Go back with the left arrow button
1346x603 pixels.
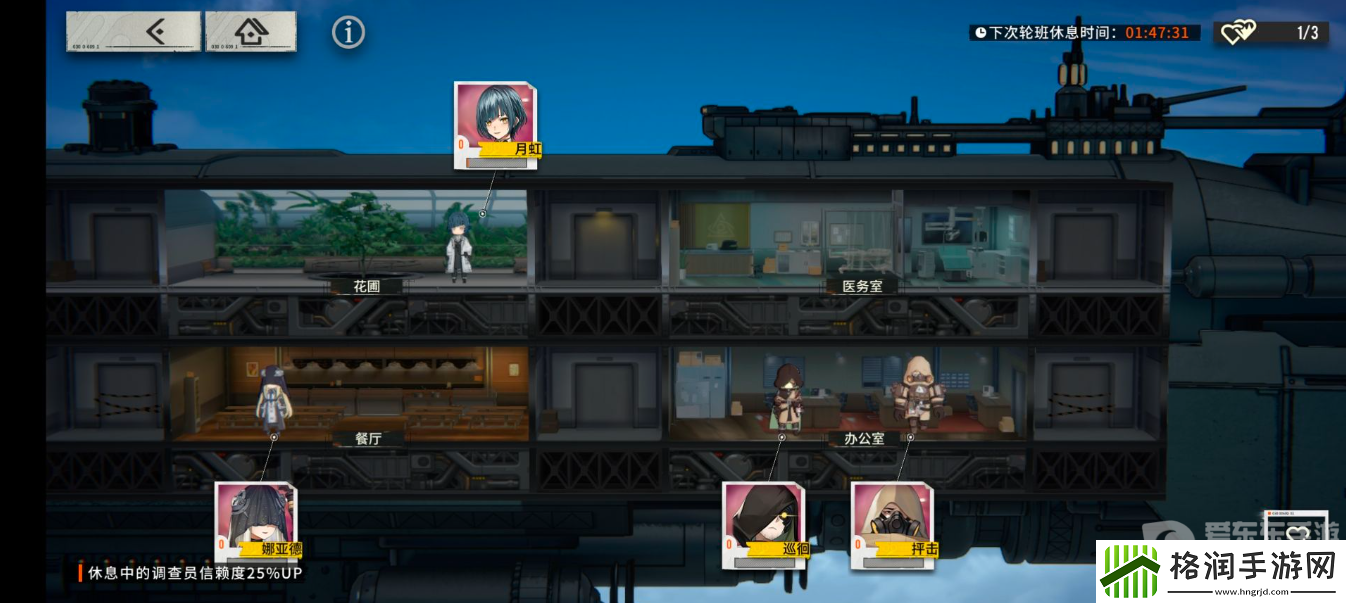pyautogui.click(x=134, y=32)
